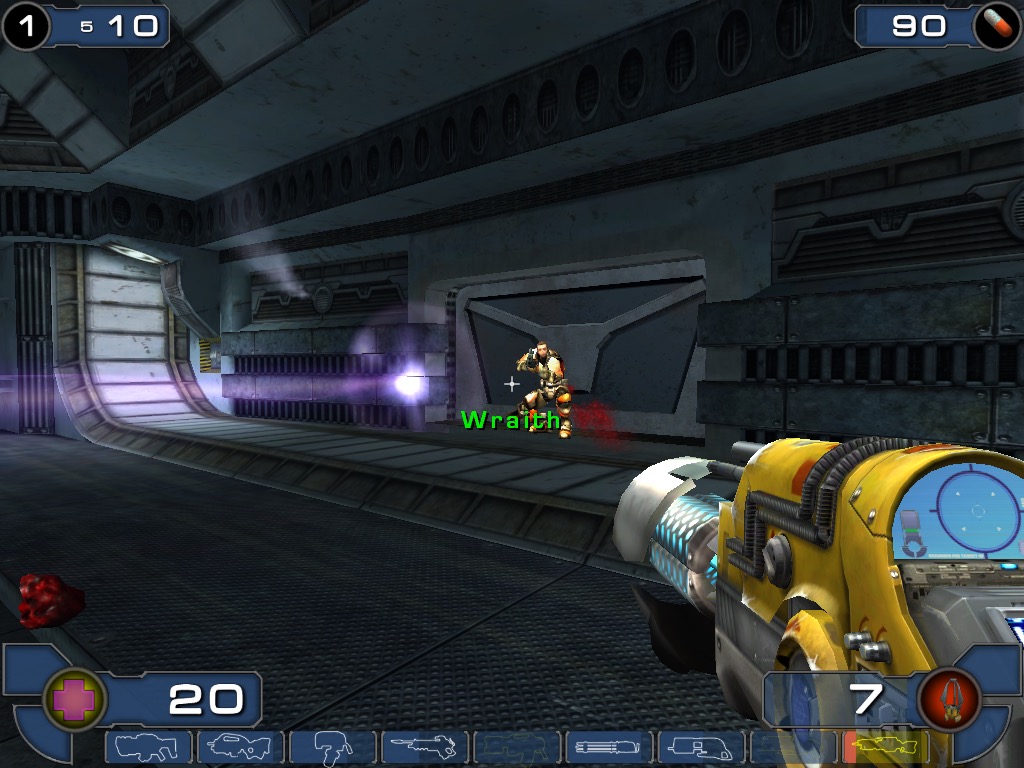This screenshot has height=768, width=1024.
Task: Click the highlighted yellow active weapon slot
Action: click(885, 747)
